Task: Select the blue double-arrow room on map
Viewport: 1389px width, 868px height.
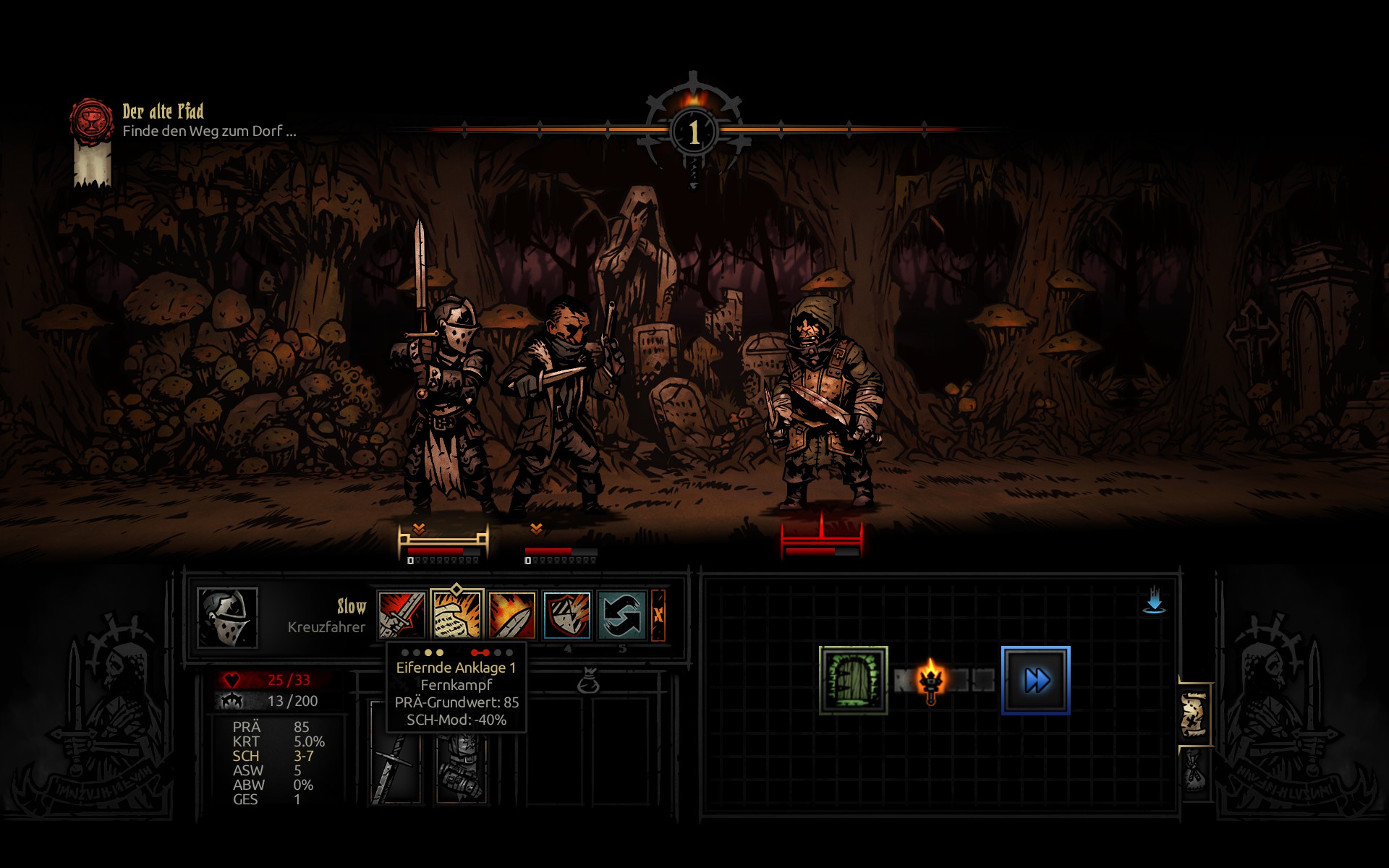Action: pyautogui.click(x=1035, y=680)
